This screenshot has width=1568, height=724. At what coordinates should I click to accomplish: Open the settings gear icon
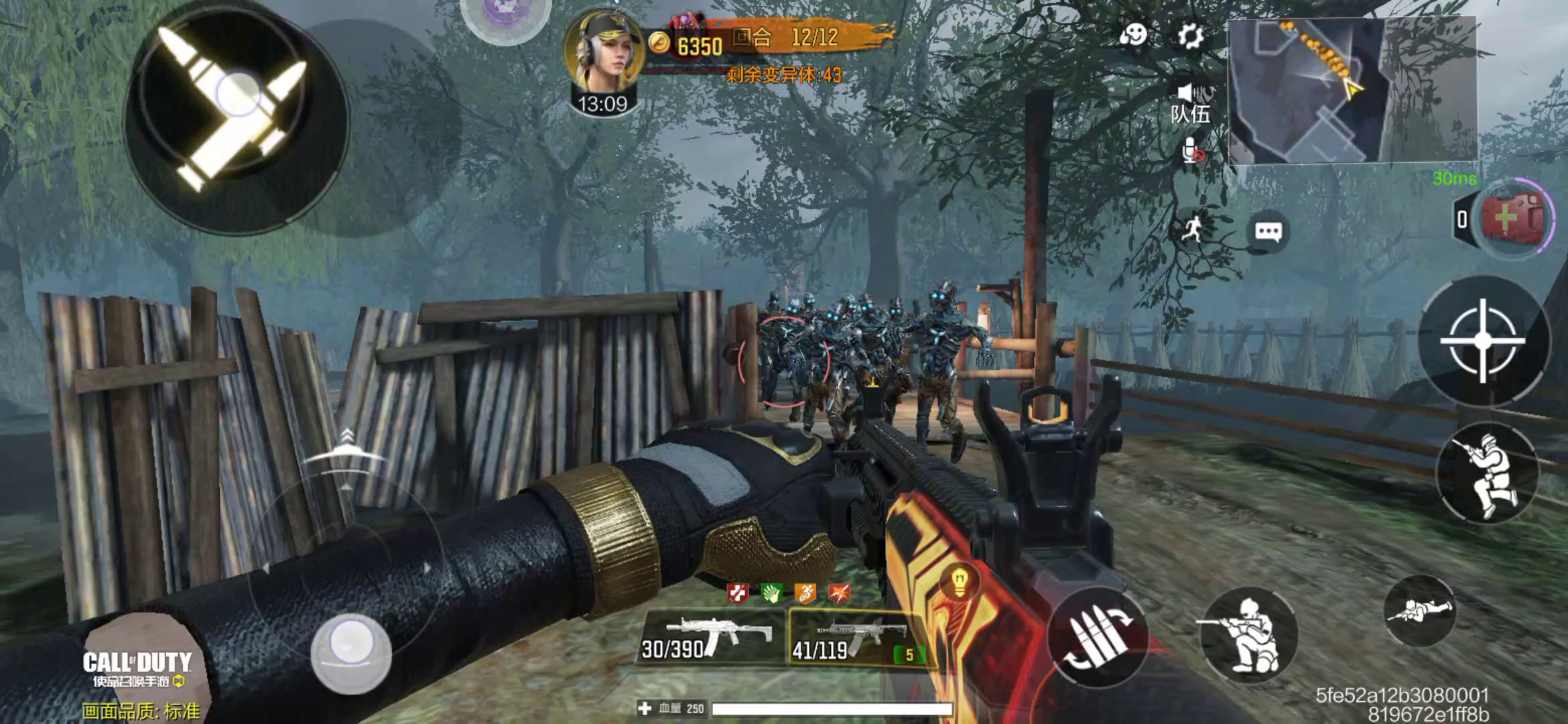point(1191,36)
